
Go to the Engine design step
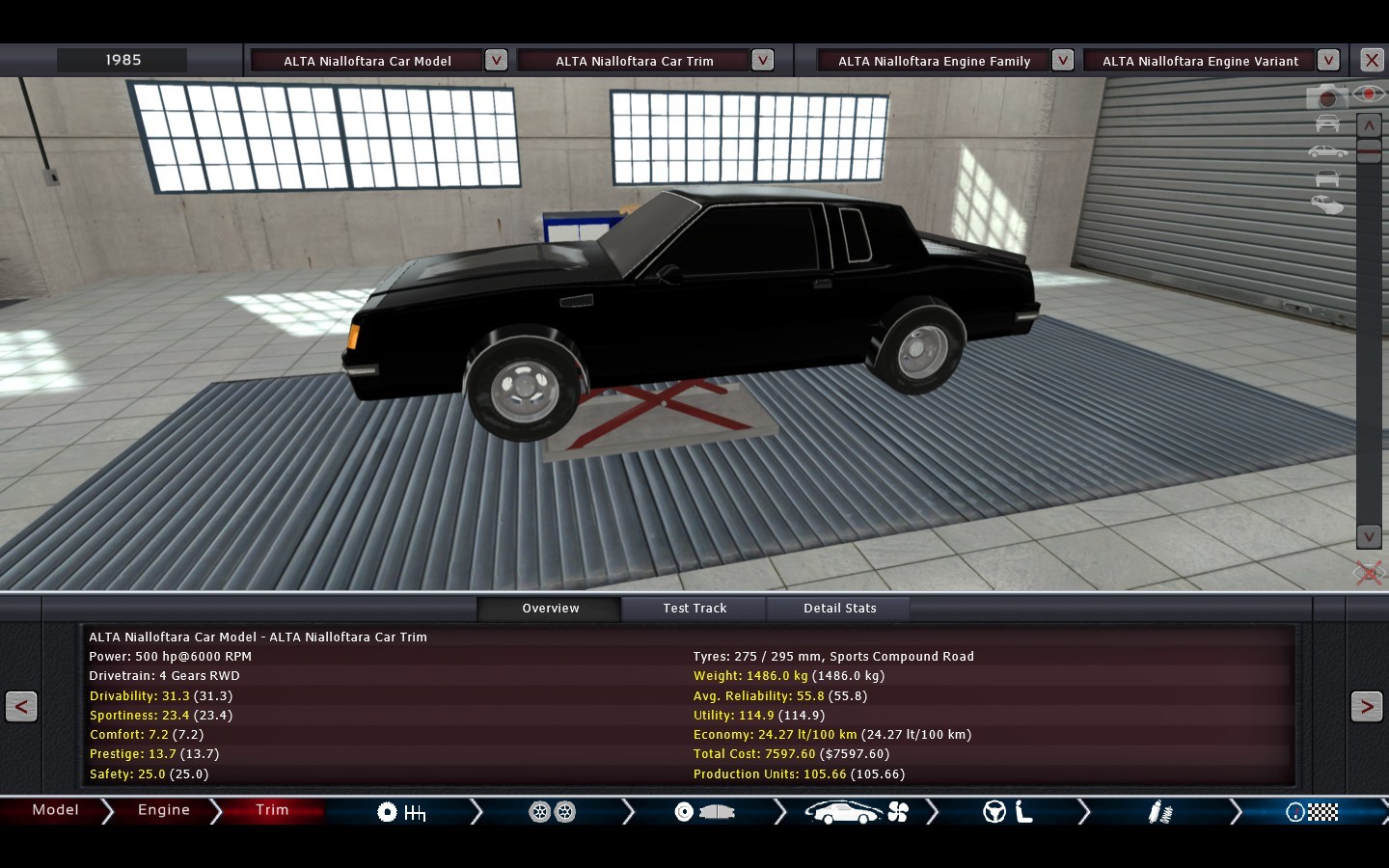click(x=163, y=810)
